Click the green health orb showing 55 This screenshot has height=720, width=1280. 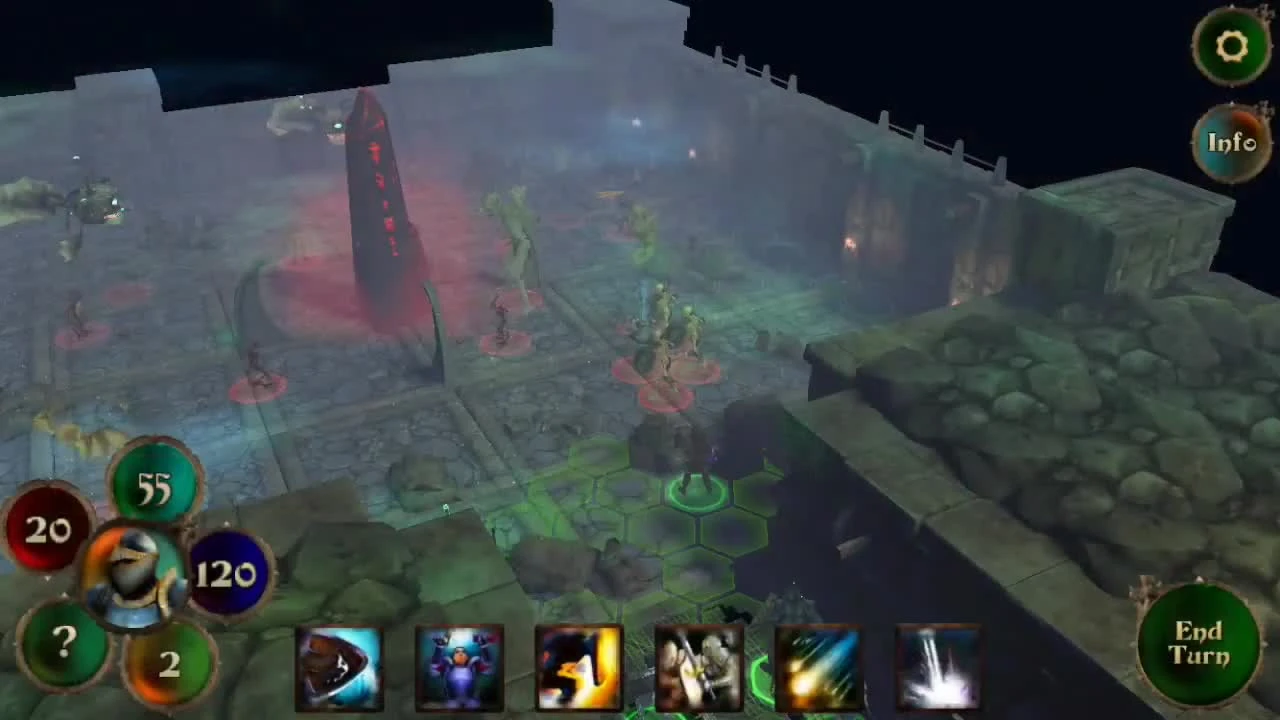click(155, 485)
